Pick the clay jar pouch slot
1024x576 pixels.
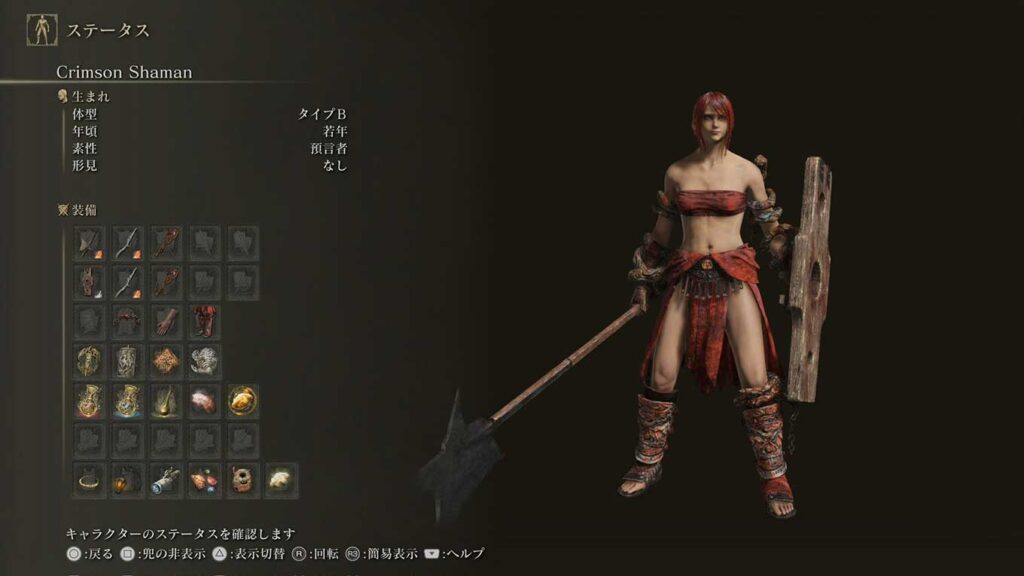(x=243, y=480)
